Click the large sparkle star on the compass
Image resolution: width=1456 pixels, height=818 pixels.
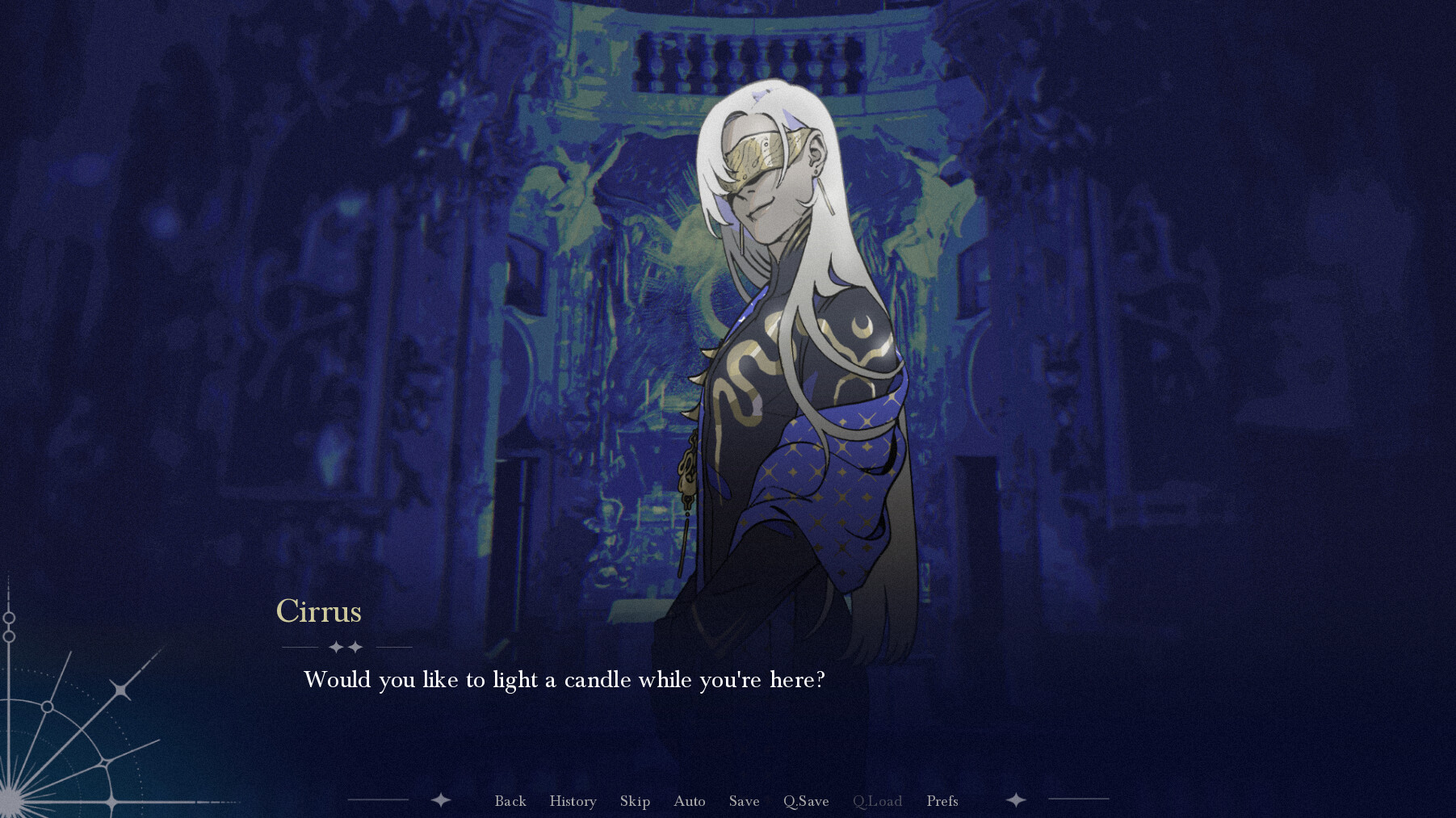121,689
